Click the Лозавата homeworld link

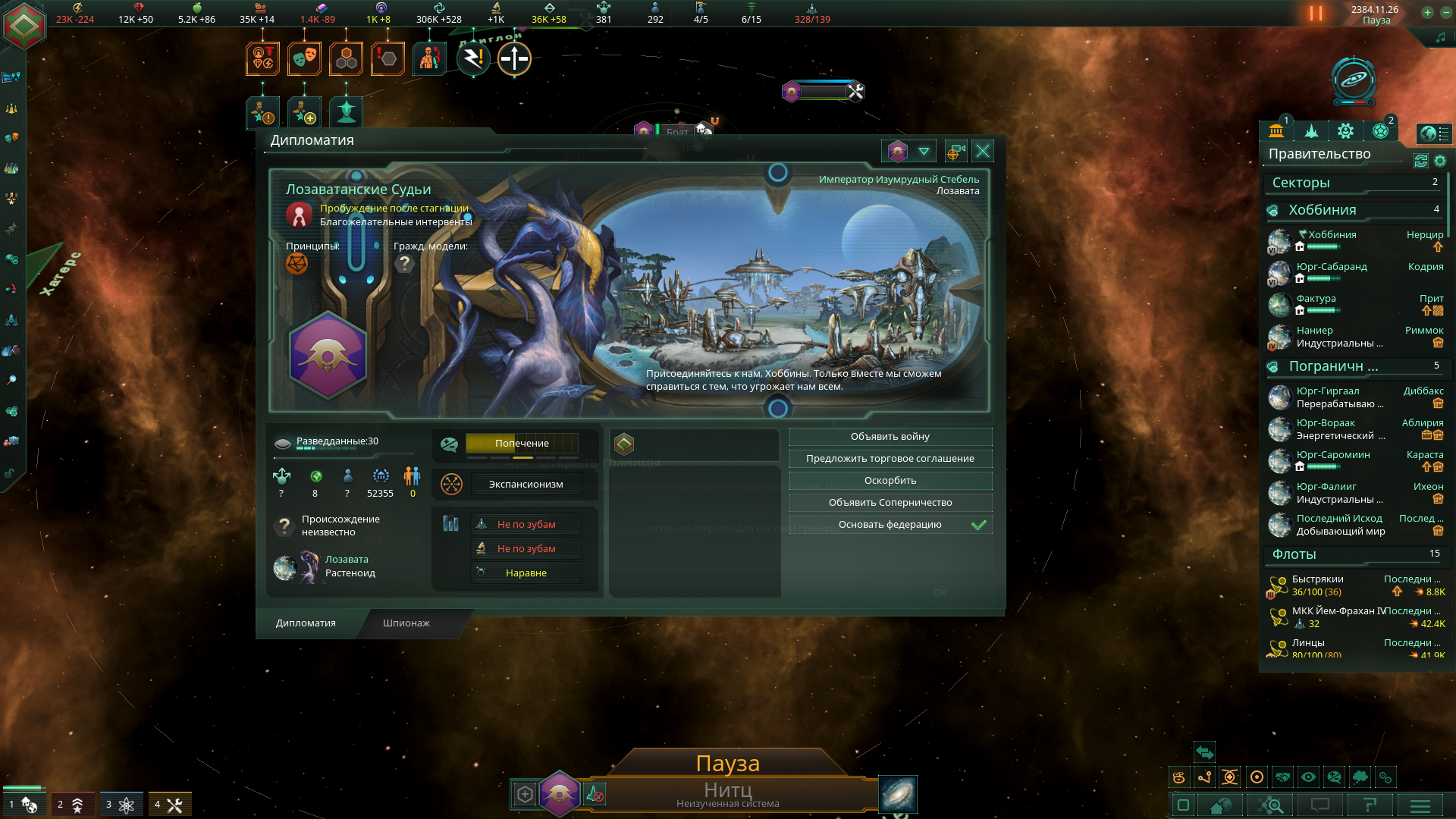coord(347,560)
